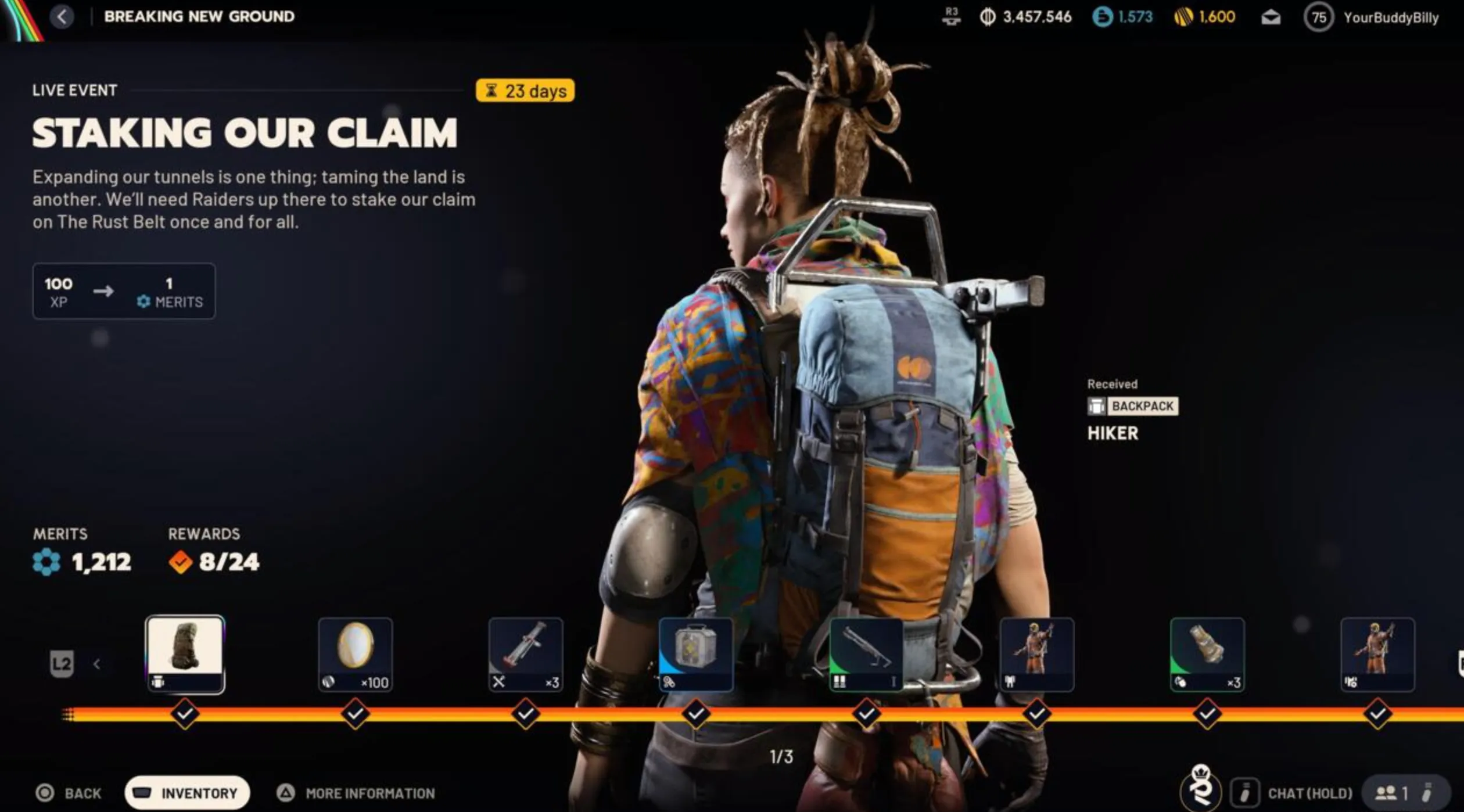The image size is (1464, 812).
Task: Expand rewards list with the L2 arrow
Action: pos(96,663)
